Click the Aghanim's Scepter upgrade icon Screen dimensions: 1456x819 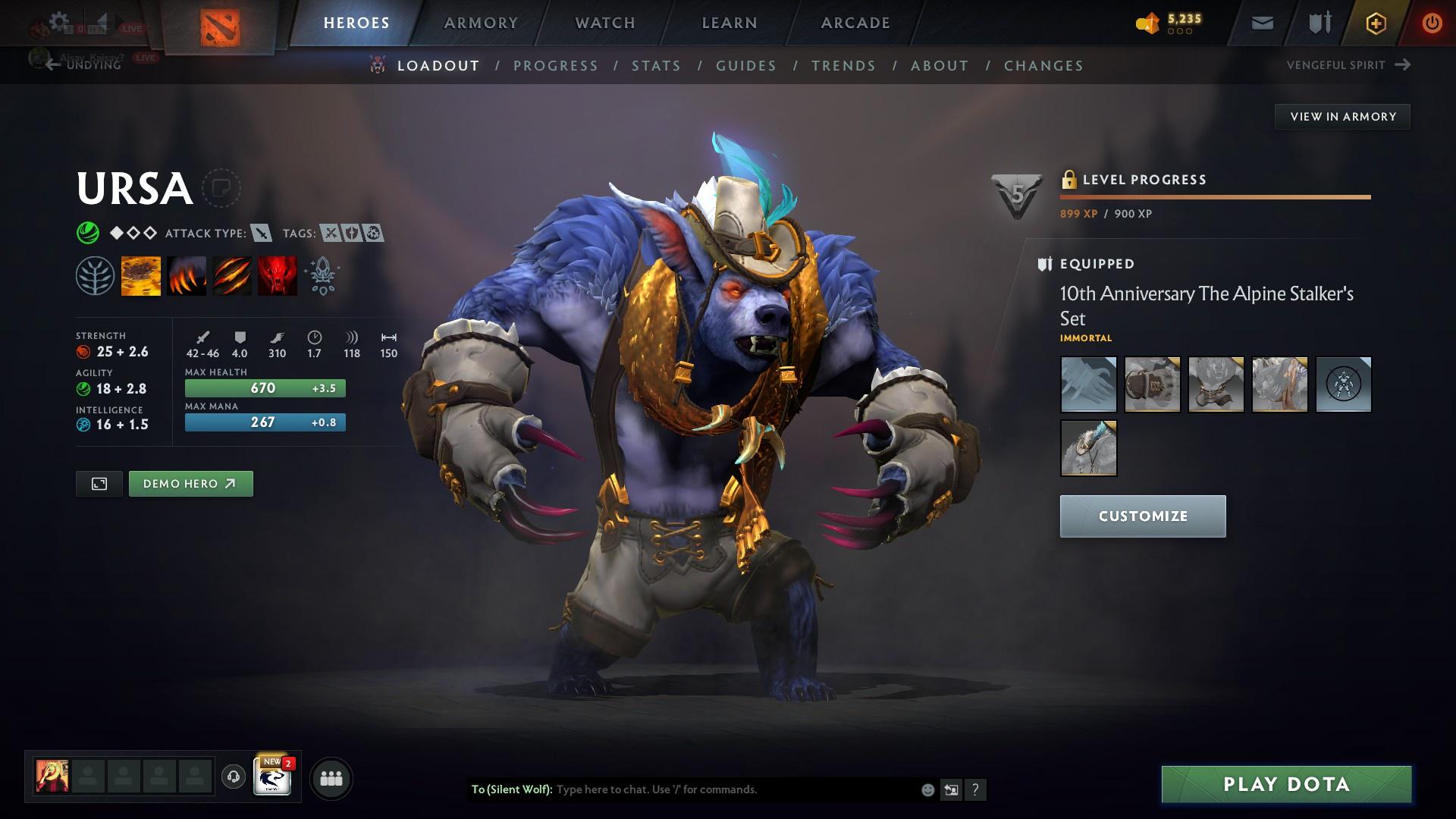322,275
